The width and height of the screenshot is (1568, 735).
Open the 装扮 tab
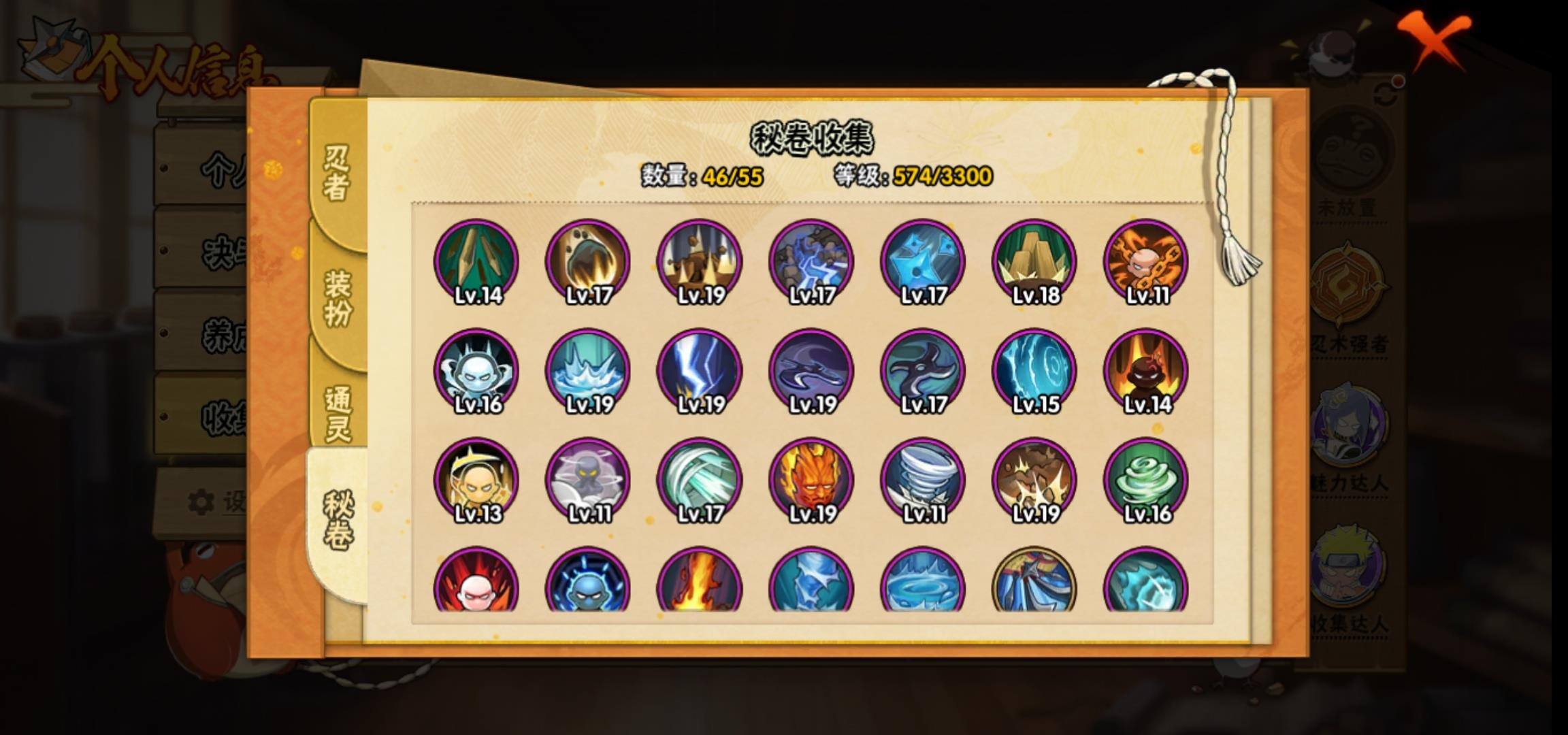click(338, 298)
